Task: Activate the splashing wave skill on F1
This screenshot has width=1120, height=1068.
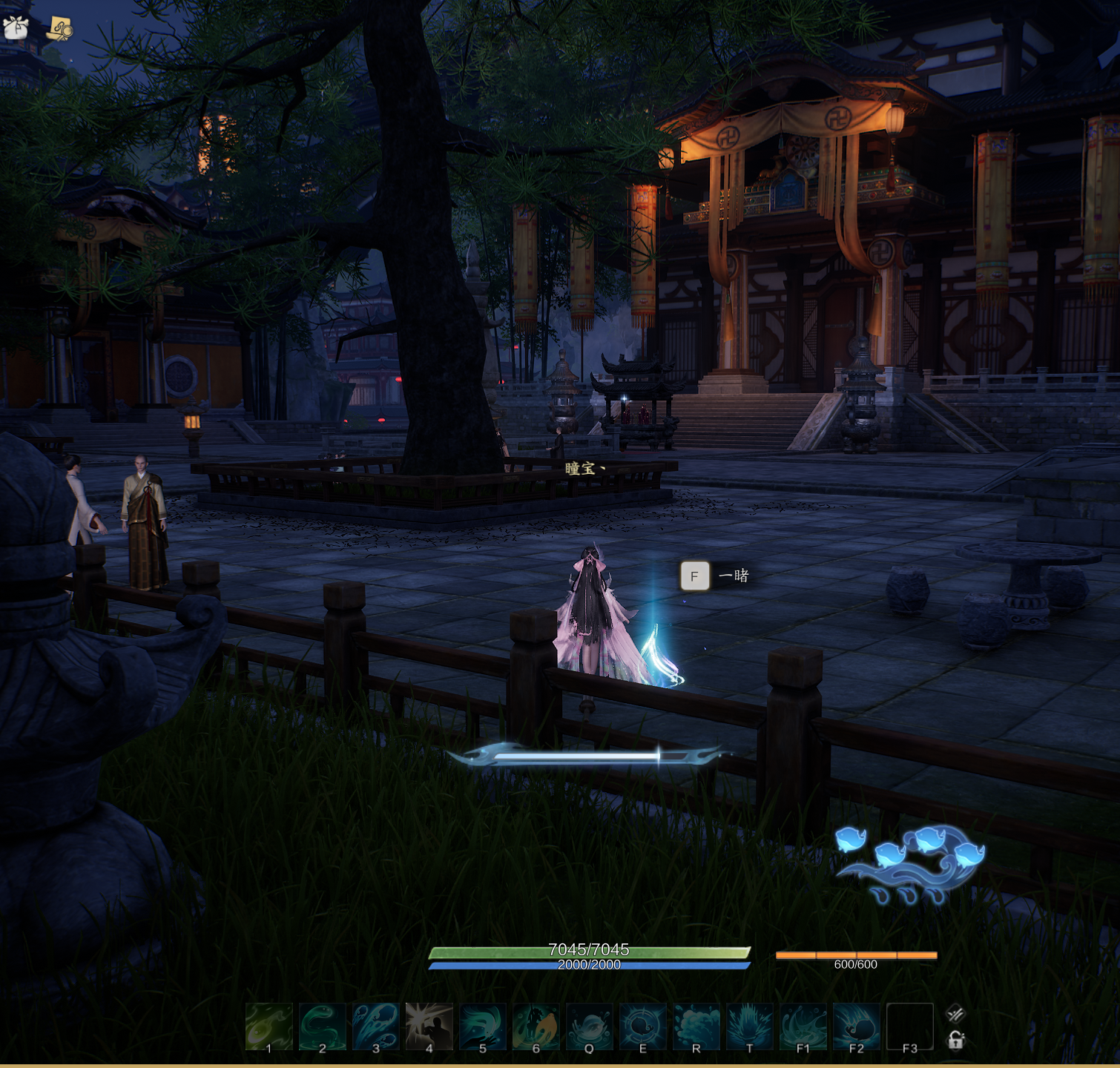Action: point(803,1026)
